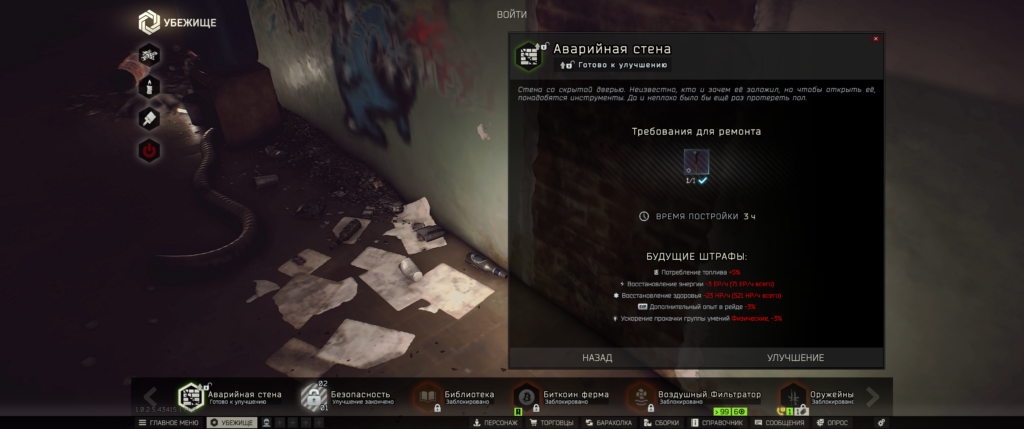Open the graffiti customization hexagon icon

[149, 54]
